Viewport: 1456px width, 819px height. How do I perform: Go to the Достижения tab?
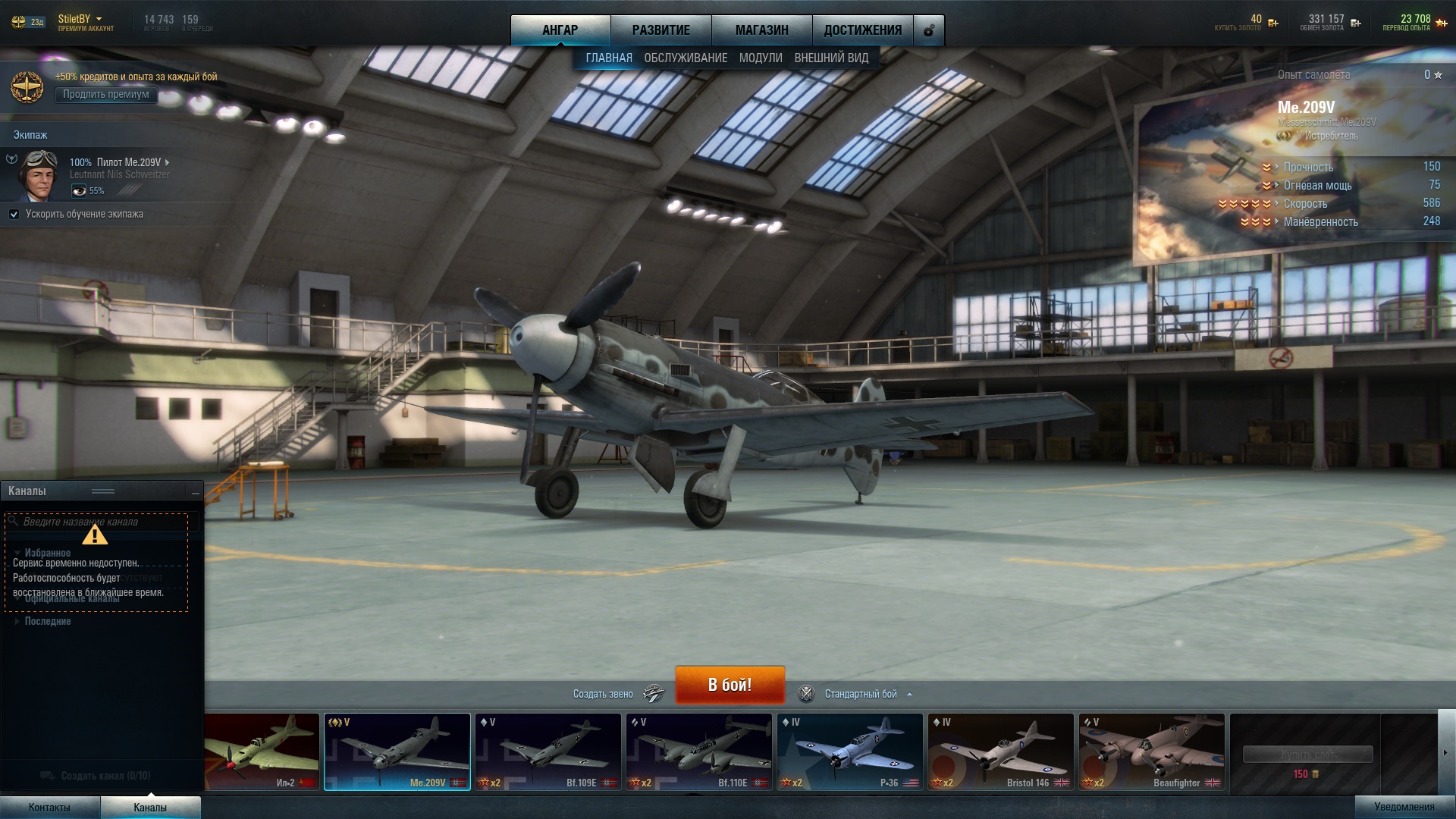tap(862, 30)
